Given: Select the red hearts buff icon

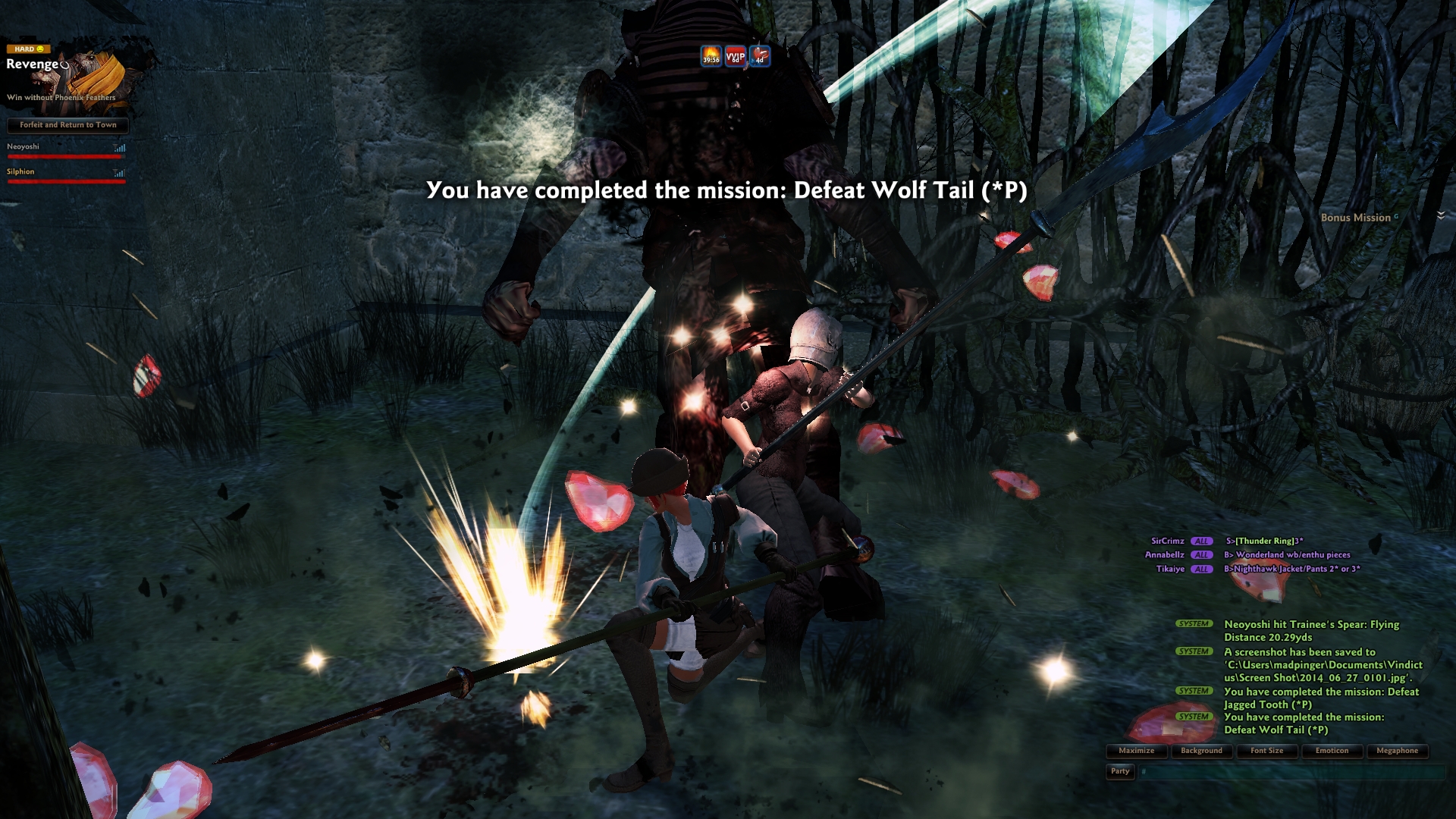Looking at the screenshot, I should click(x=760, y=56).
